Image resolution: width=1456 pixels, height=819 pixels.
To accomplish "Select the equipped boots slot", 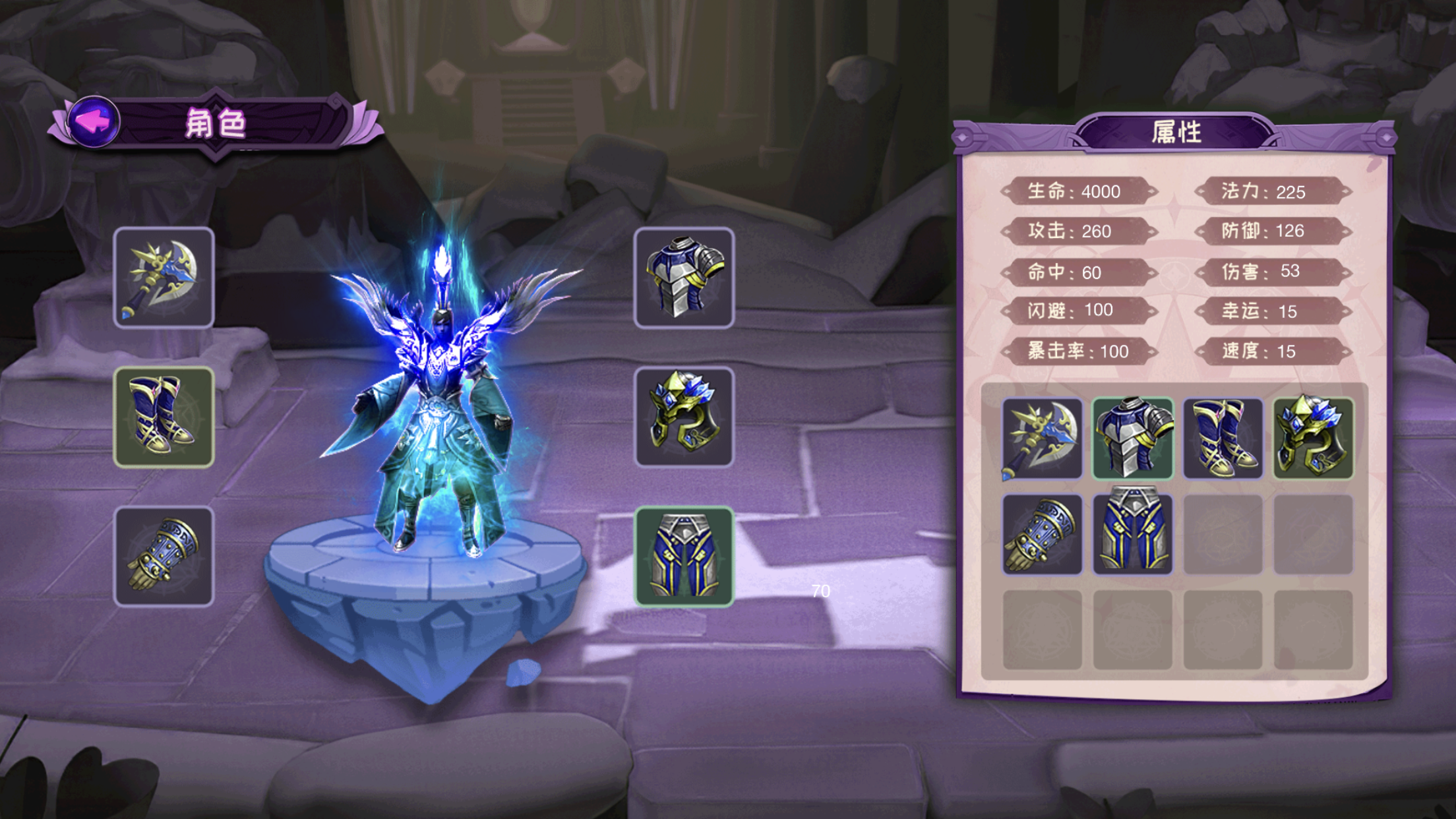I will coord(164,417).
